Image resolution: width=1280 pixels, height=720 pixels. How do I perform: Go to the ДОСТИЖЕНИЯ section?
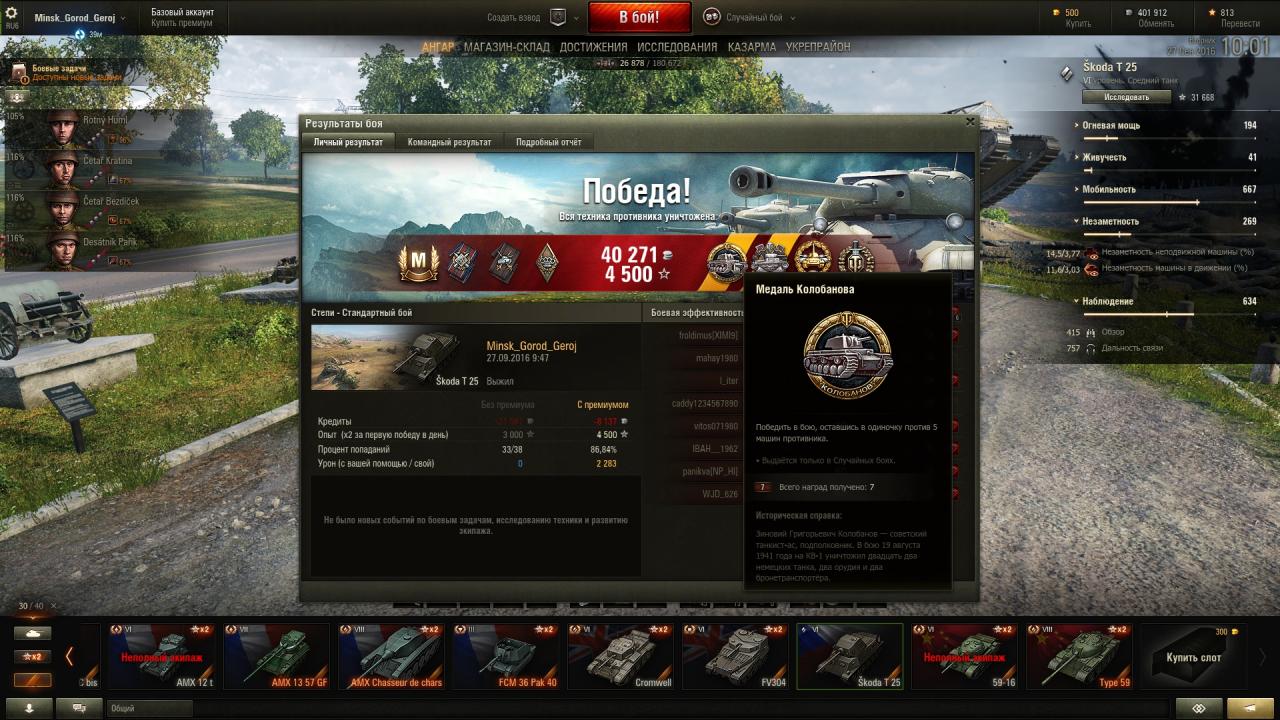tap(593, 47)
